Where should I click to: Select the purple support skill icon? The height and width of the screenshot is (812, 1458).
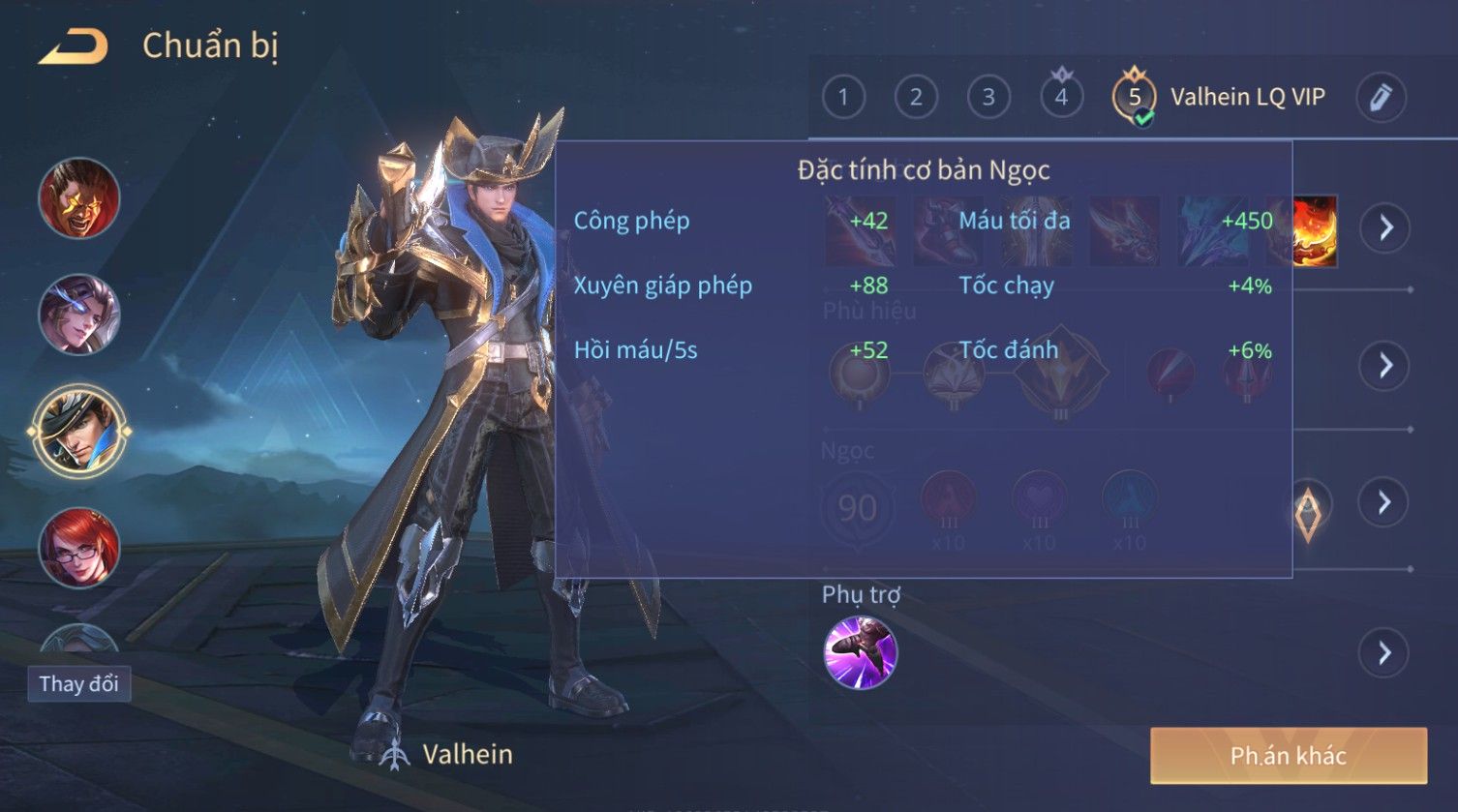click(x=860, y=653)
